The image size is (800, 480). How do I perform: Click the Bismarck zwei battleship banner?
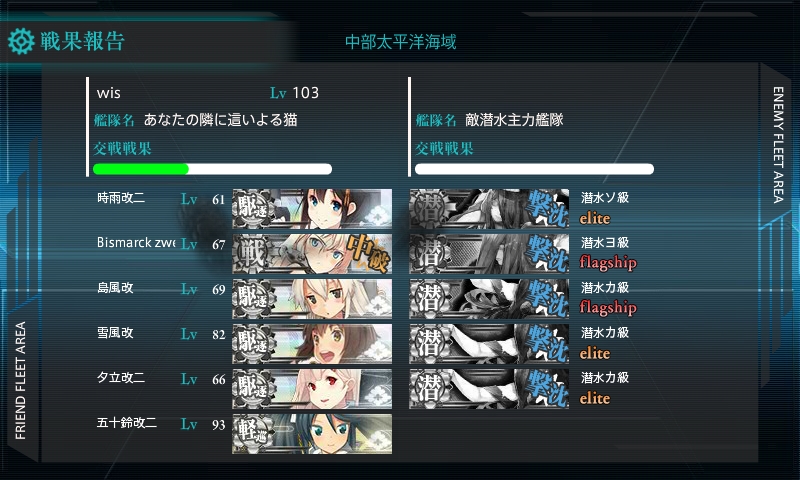[312, 252]
